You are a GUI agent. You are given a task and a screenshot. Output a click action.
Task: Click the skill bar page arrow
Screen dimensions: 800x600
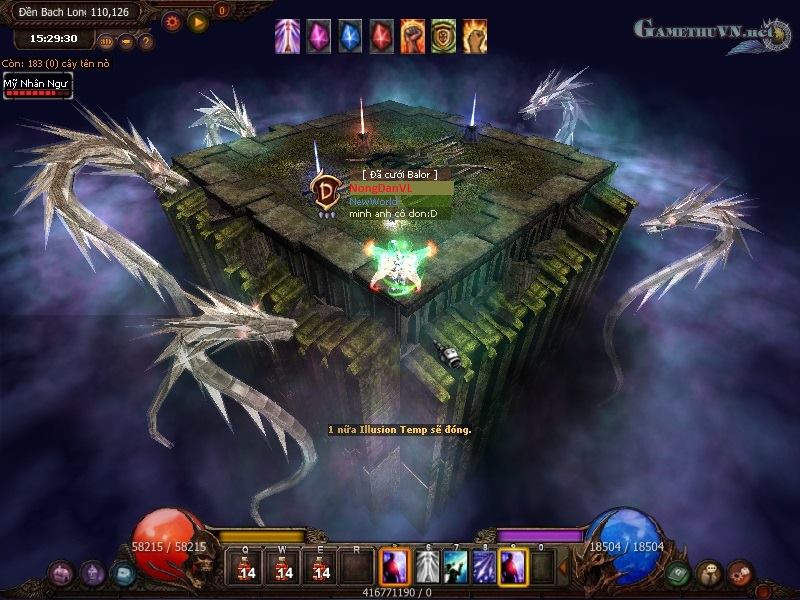(562, 567)
